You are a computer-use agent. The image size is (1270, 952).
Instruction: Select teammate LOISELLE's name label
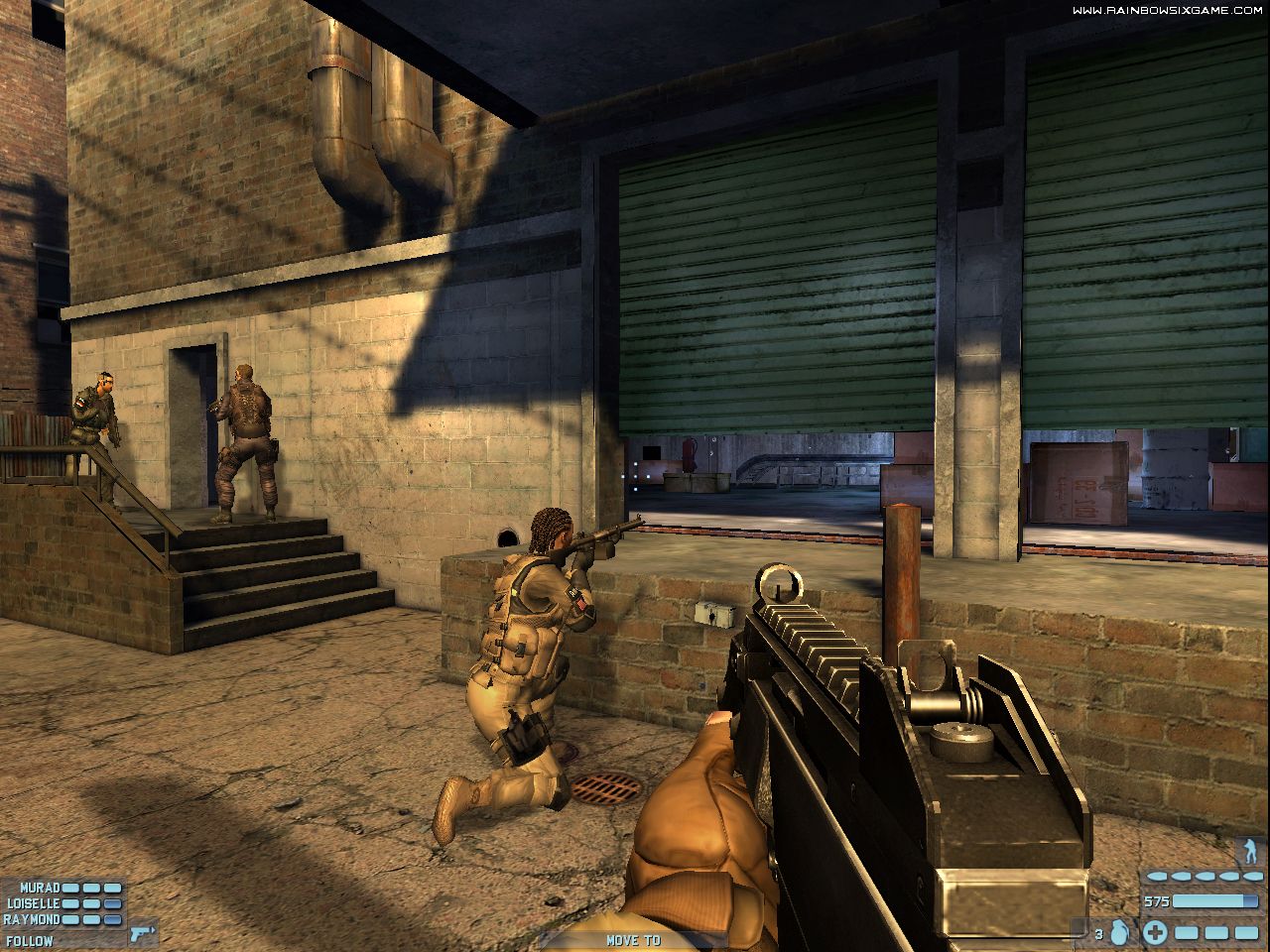point(34,903)
